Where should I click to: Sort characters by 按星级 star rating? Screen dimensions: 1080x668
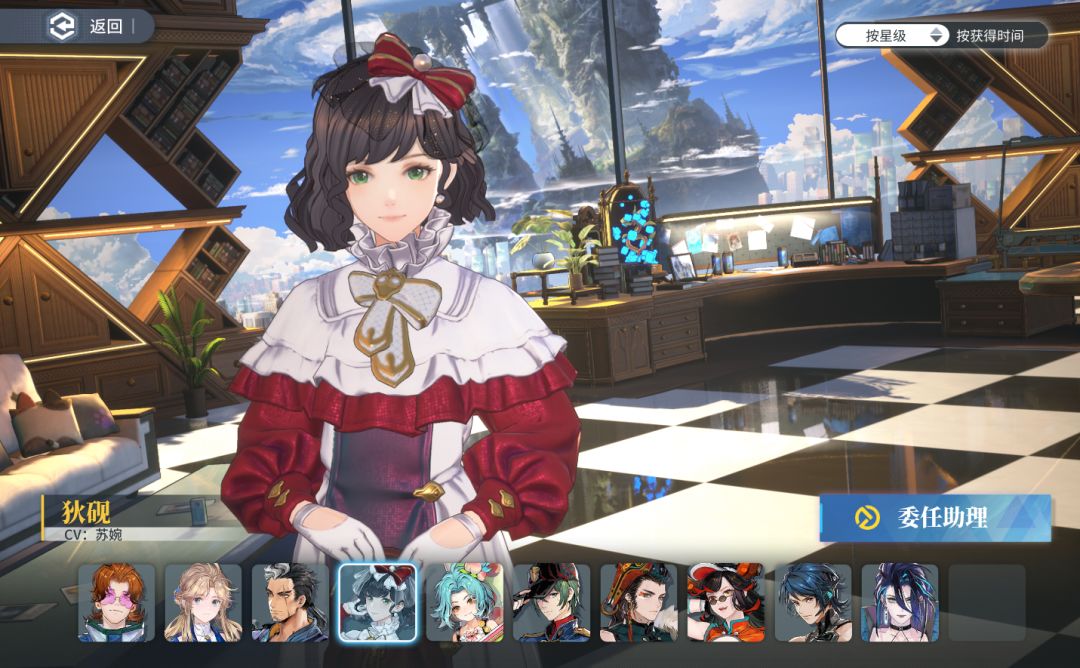click(x=887, y=36)
